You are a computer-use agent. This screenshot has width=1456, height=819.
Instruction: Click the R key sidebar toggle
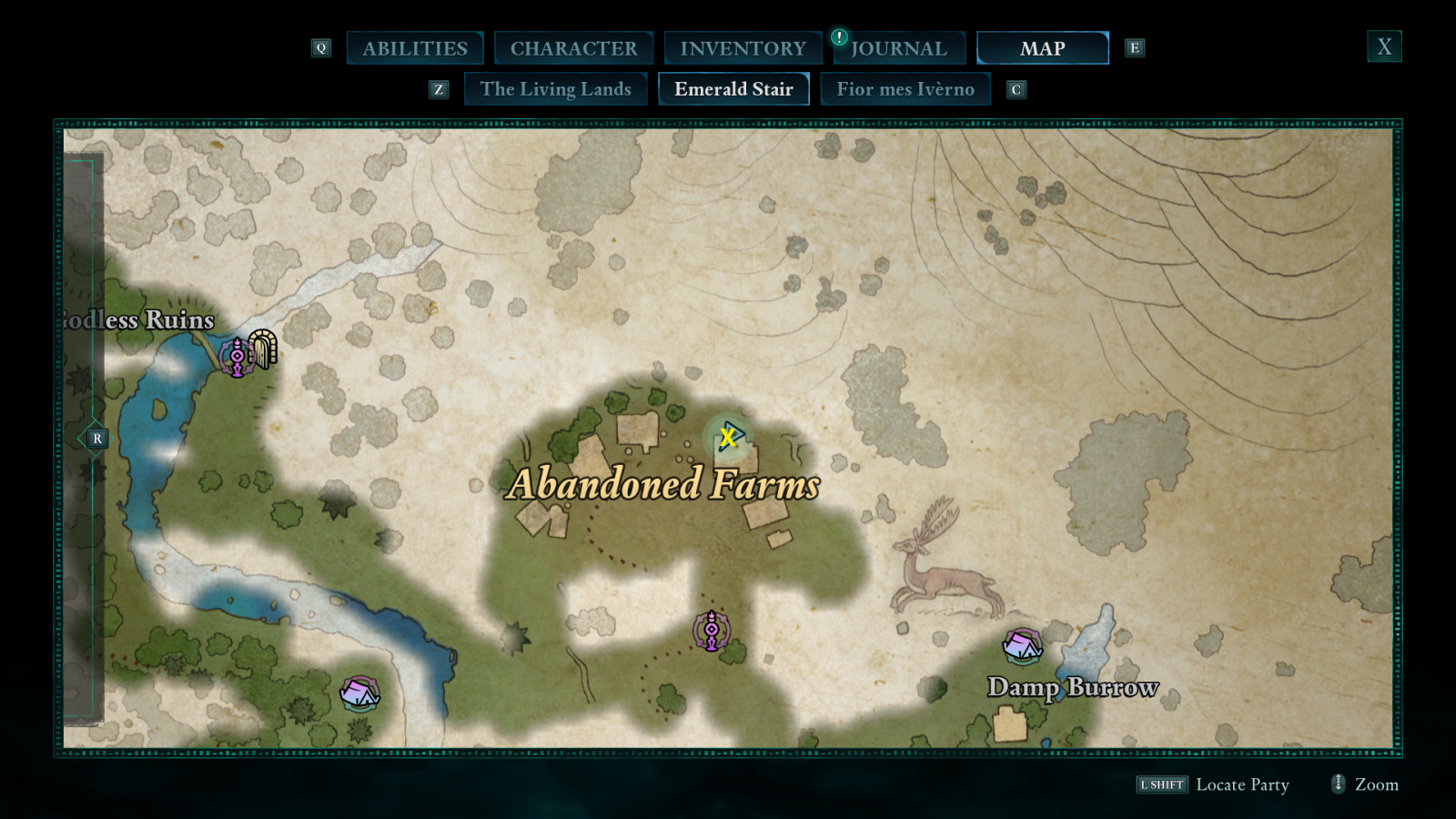pos(96,439)
